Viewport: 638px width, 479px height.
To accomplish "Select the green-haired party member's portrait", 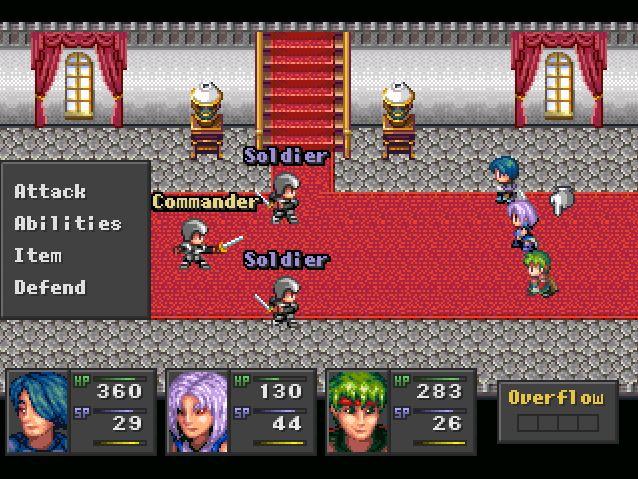I will (x=358, y=411).
